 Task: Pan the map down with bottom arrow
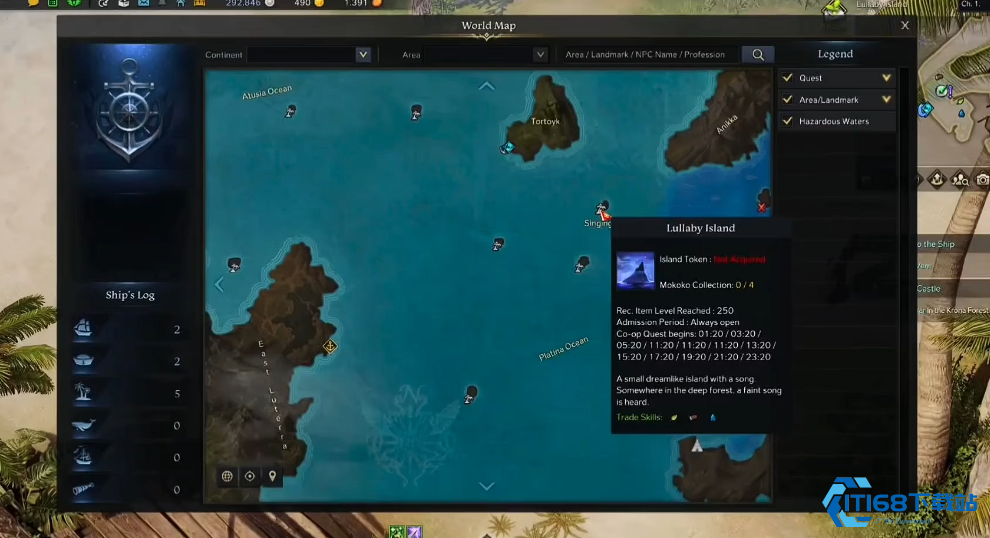[x=487, y=486]
